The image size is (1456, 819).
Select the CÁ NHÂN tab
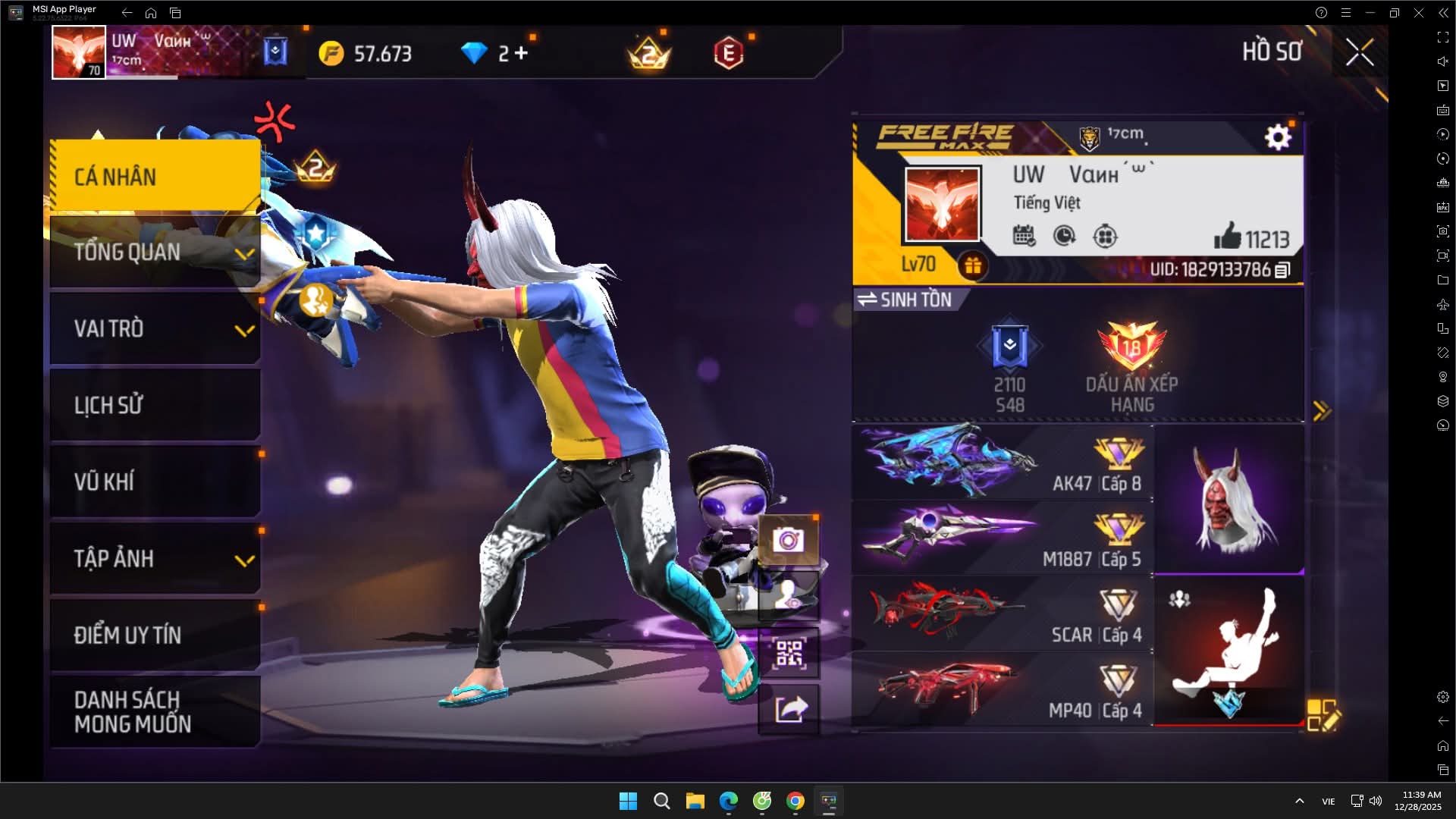pos(155,177)
